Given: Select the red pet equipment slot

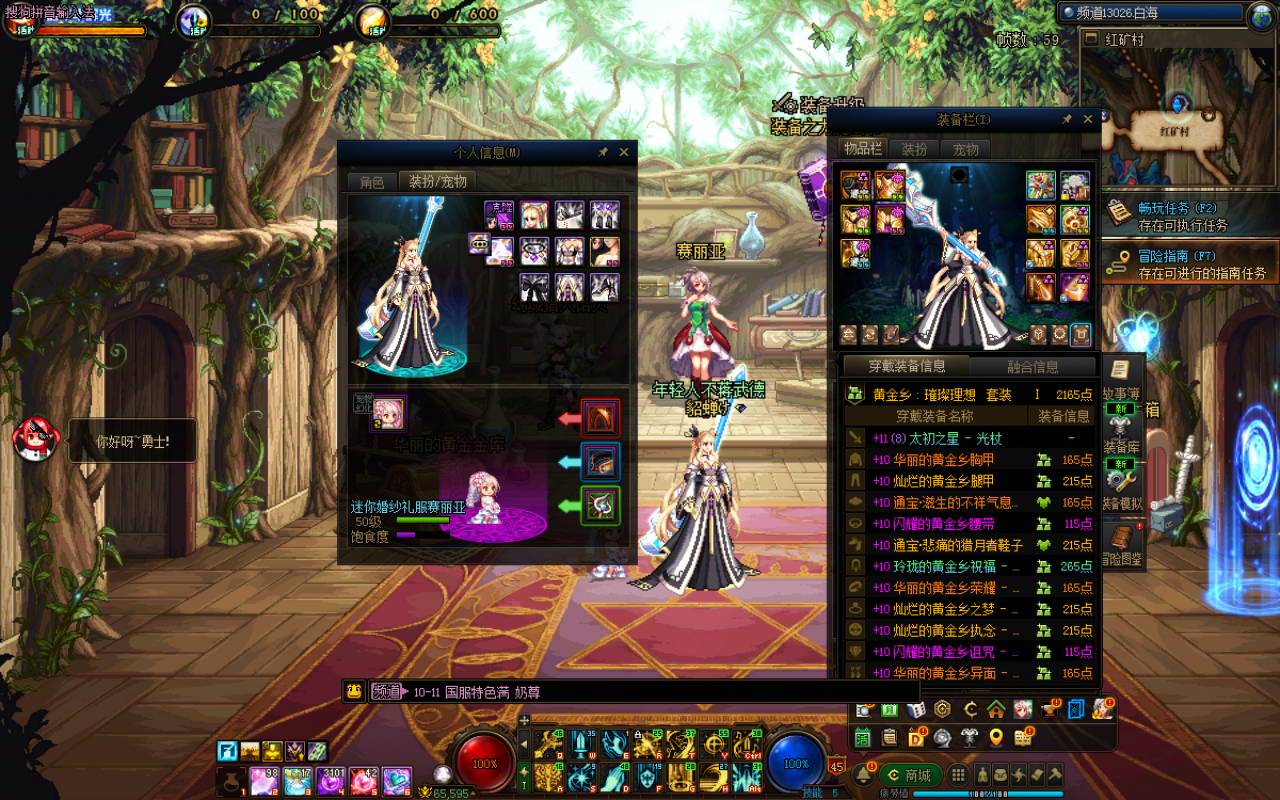Looking at the screenshot, I should (x=601, y=417).
